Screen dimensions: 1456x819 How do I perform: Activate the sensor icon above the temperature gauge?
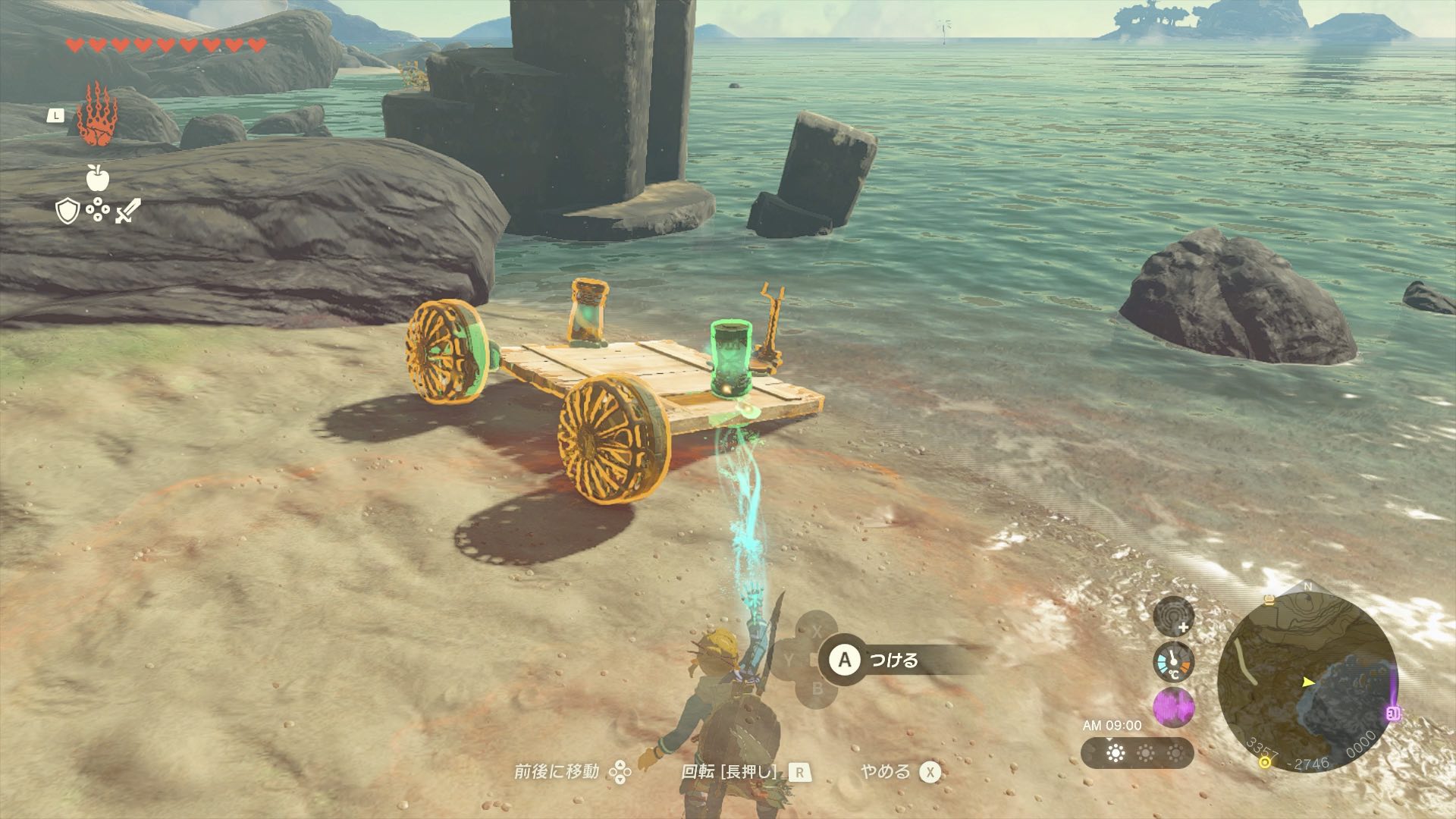1173,616
